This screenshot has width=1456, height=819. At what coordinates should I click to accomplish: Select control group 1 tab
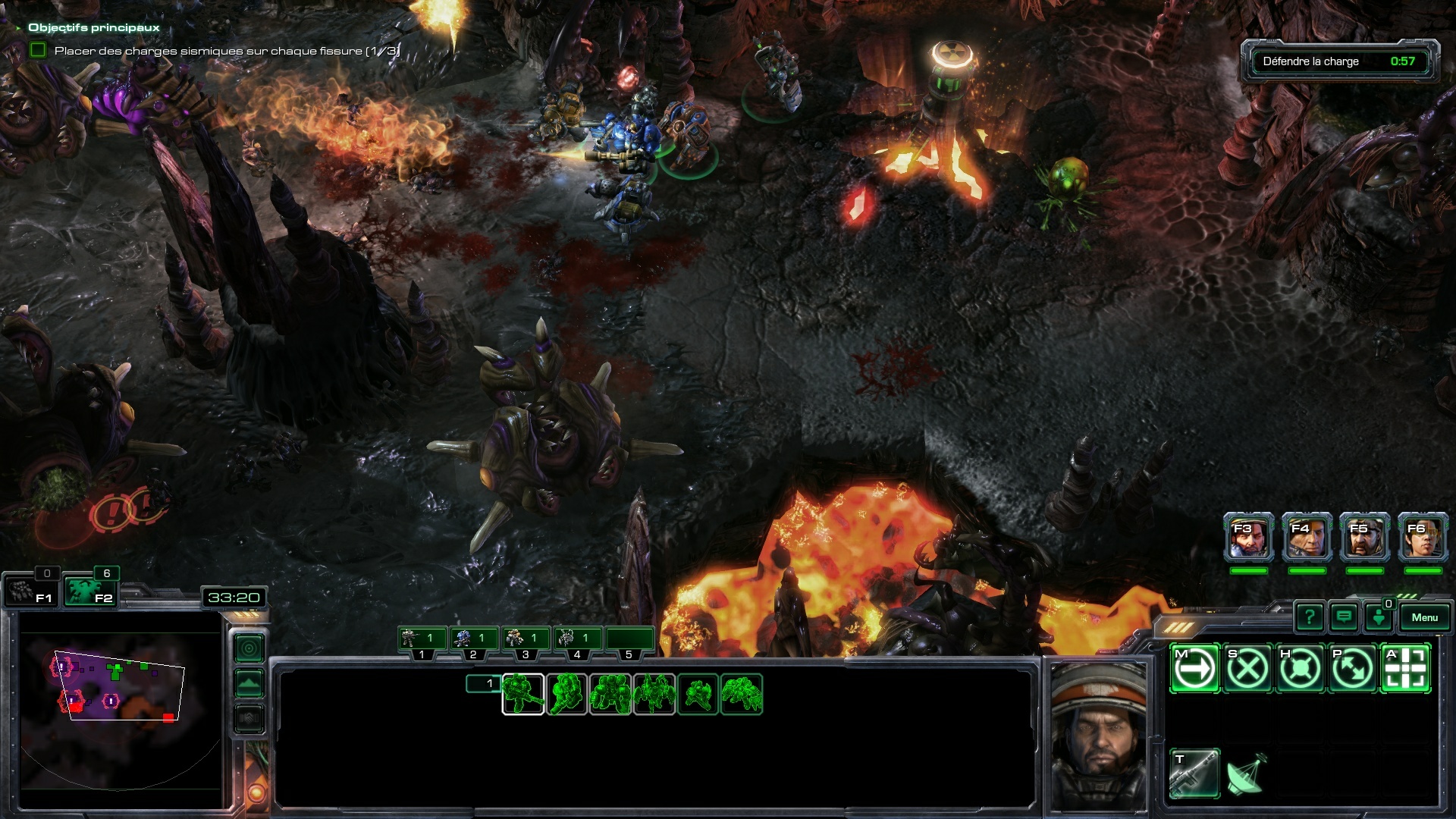click(x=422, y=639)
